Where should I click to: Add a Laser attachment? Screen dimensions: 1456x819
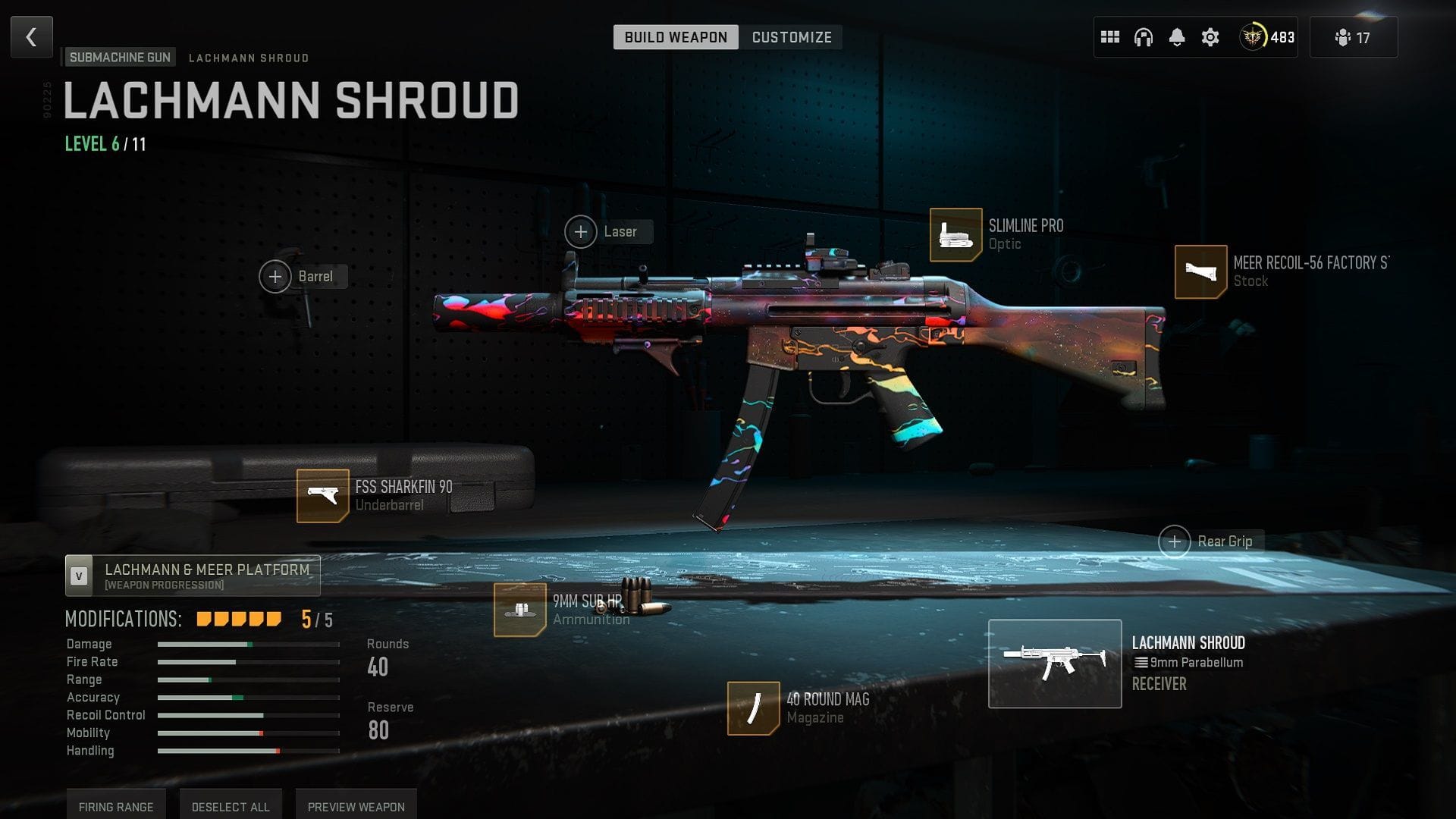(582, 232)
